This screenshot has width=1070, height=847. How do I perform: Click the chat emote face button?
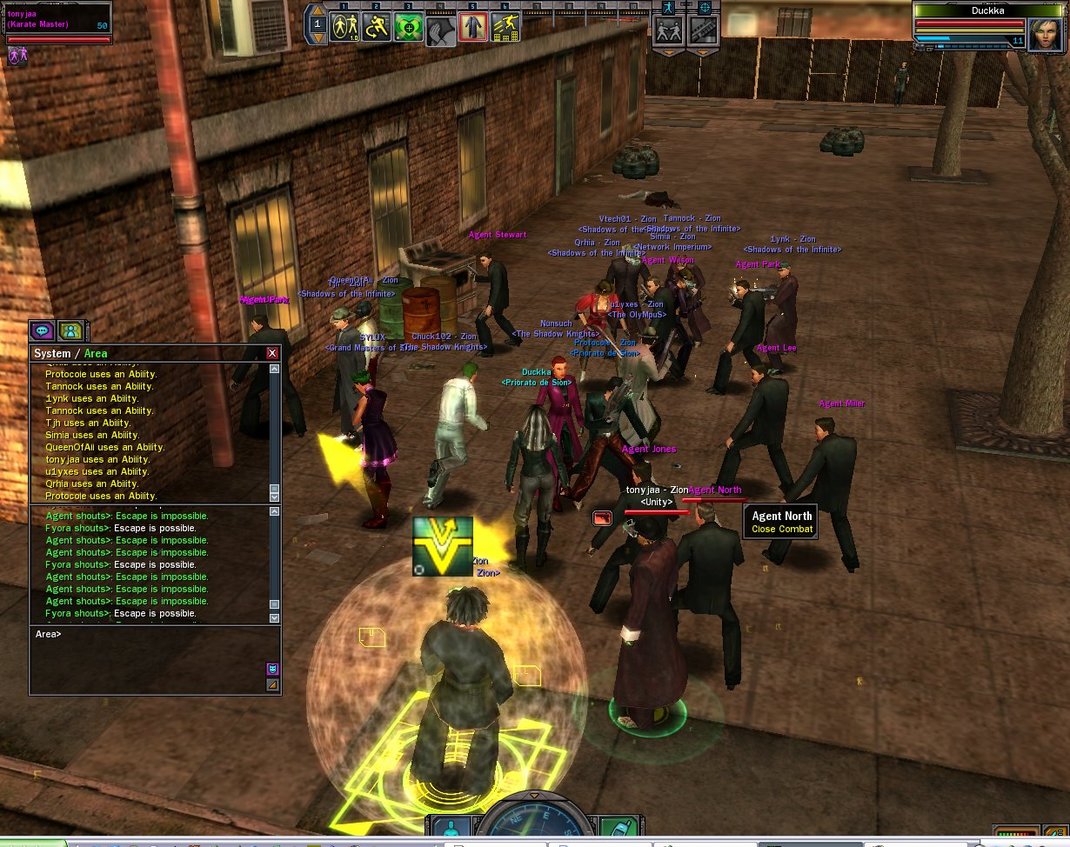click(272, 669)
